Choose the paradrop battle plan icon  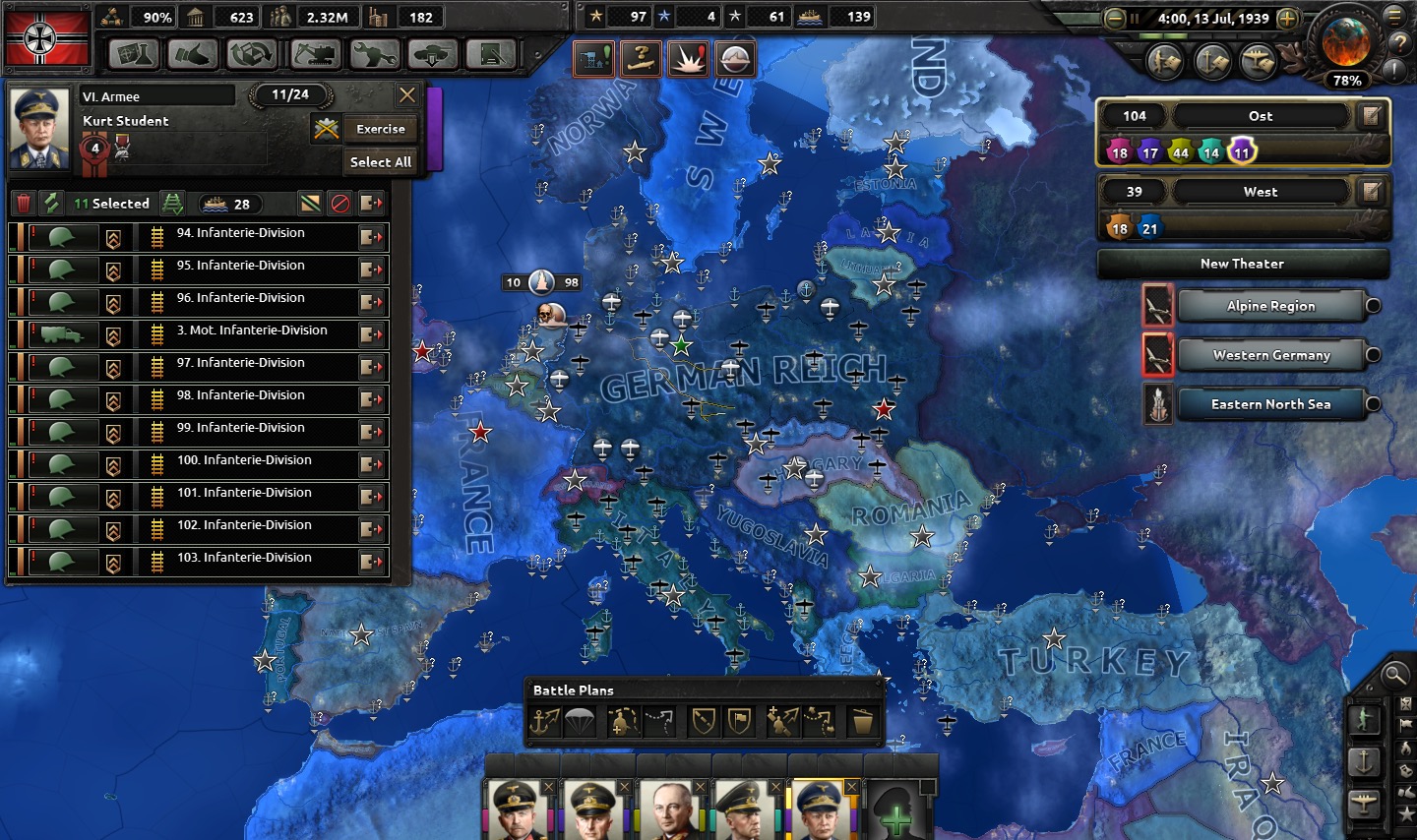pos(580,722)
